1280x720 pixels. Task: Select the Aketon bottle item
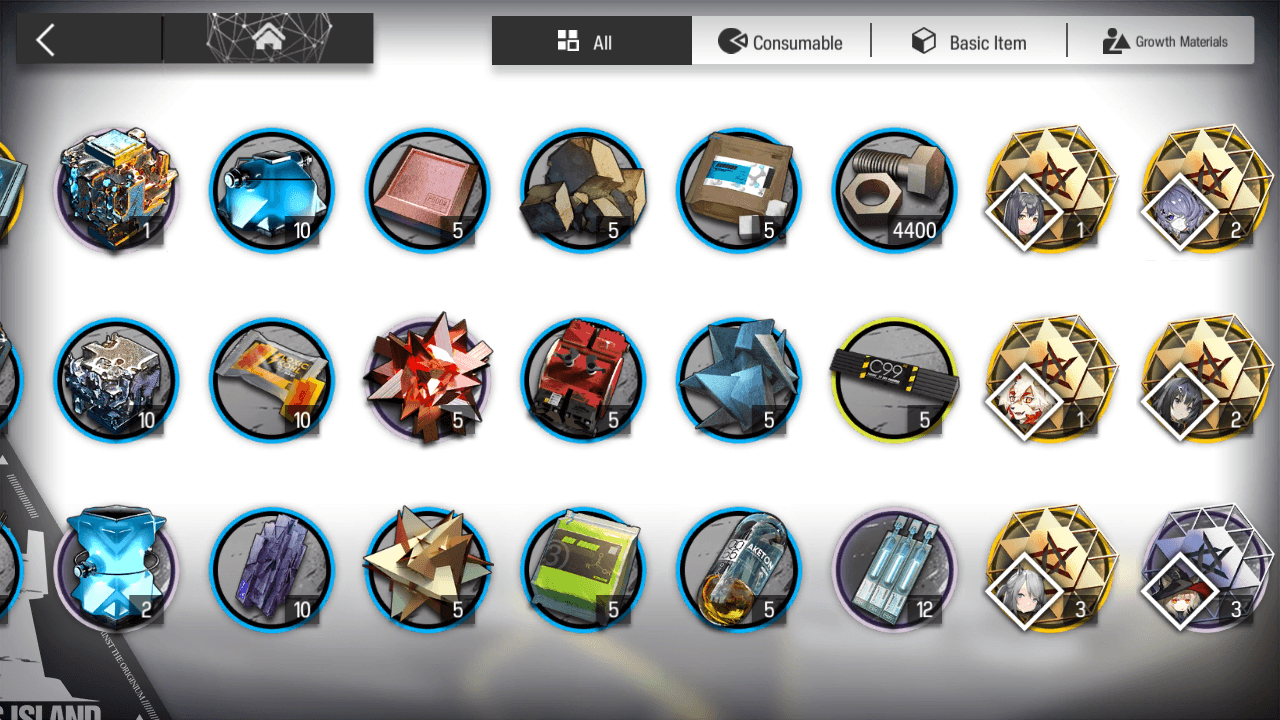tap(739, 570)
